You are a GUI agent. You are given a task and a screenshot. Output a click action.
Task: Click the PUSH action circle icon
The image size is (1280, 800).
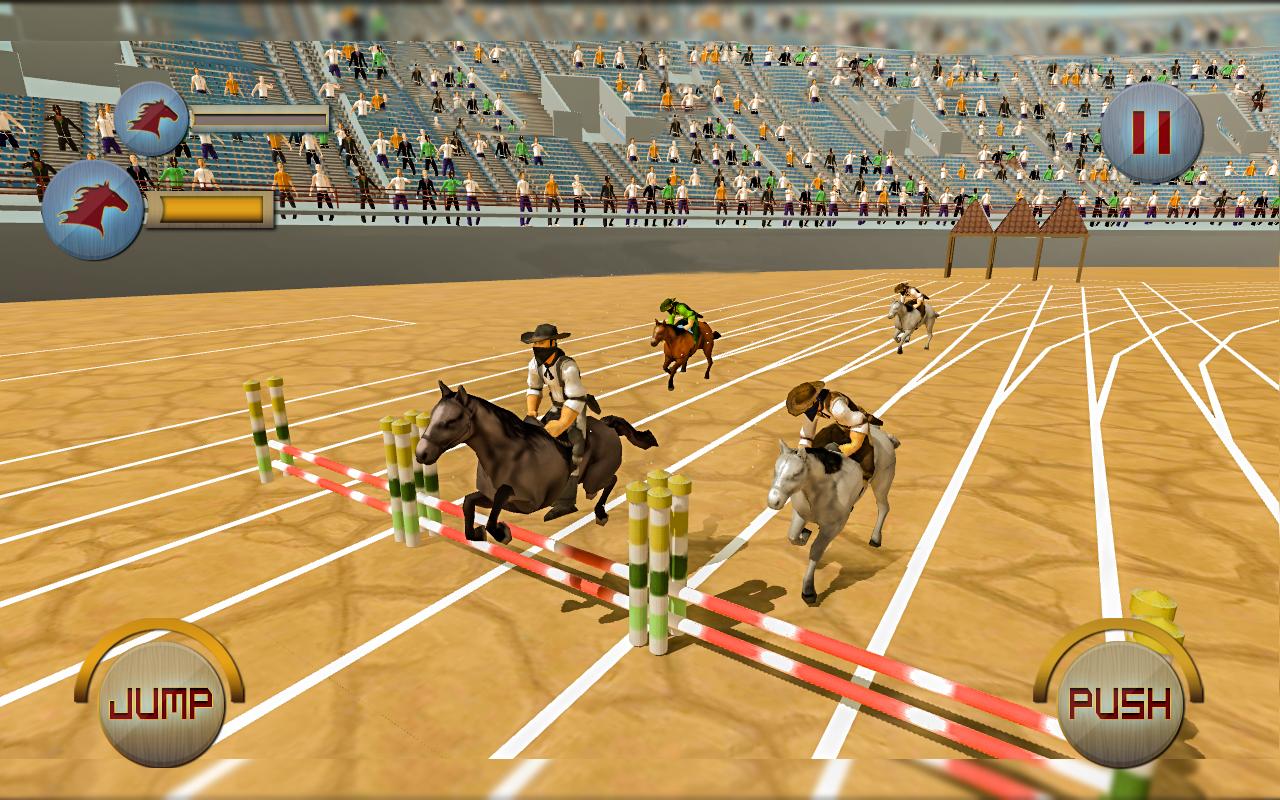pos(1119,701)
